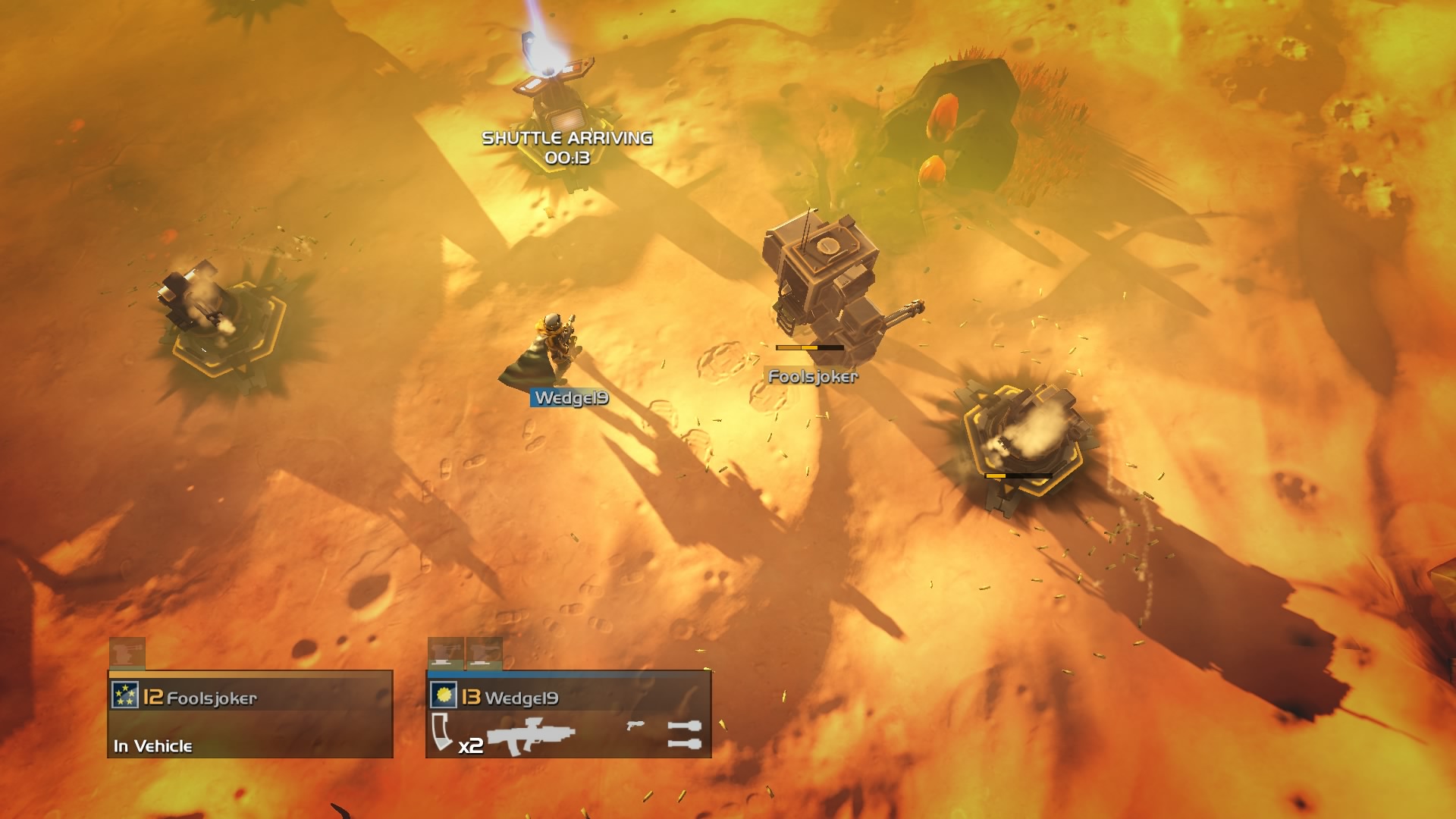
Task: Click Foolsjoker's starred rank badge icon
Action: coord(124,694)
